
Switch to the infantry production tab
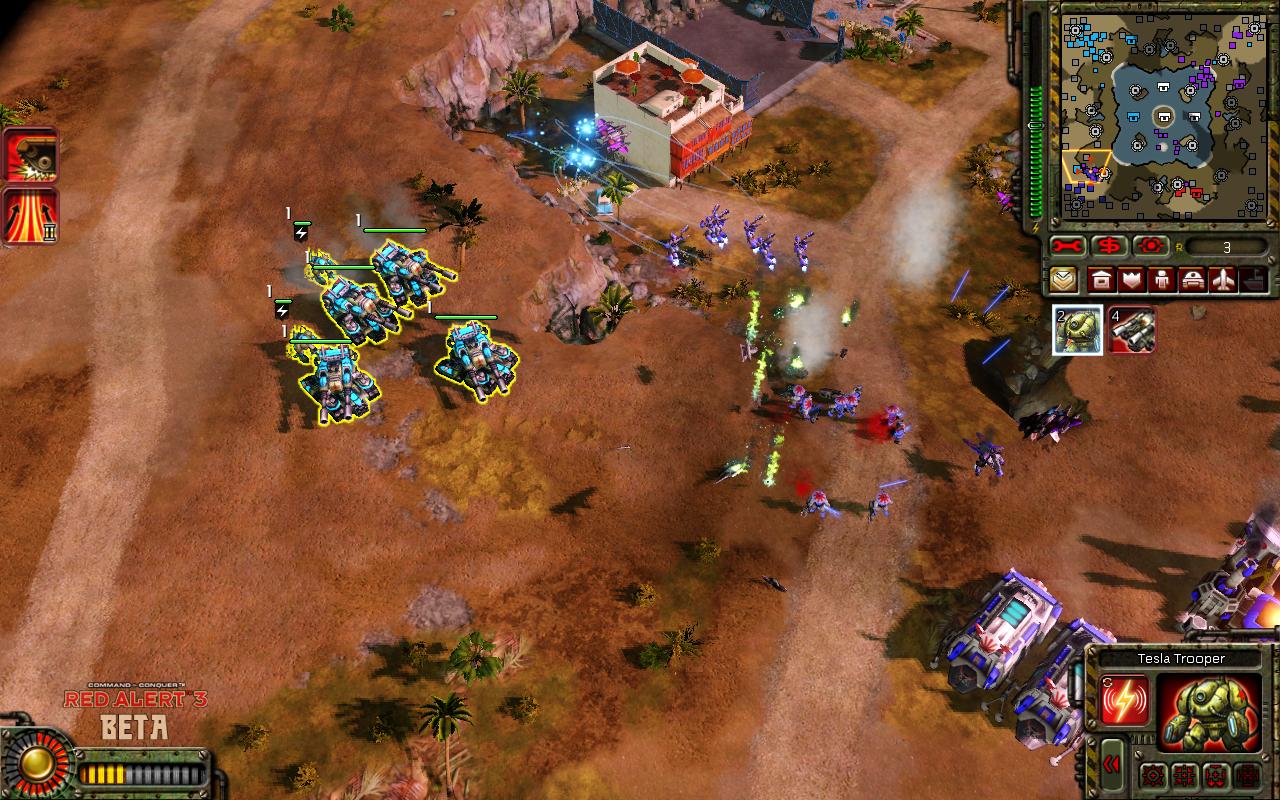[x=1162, y=280]
